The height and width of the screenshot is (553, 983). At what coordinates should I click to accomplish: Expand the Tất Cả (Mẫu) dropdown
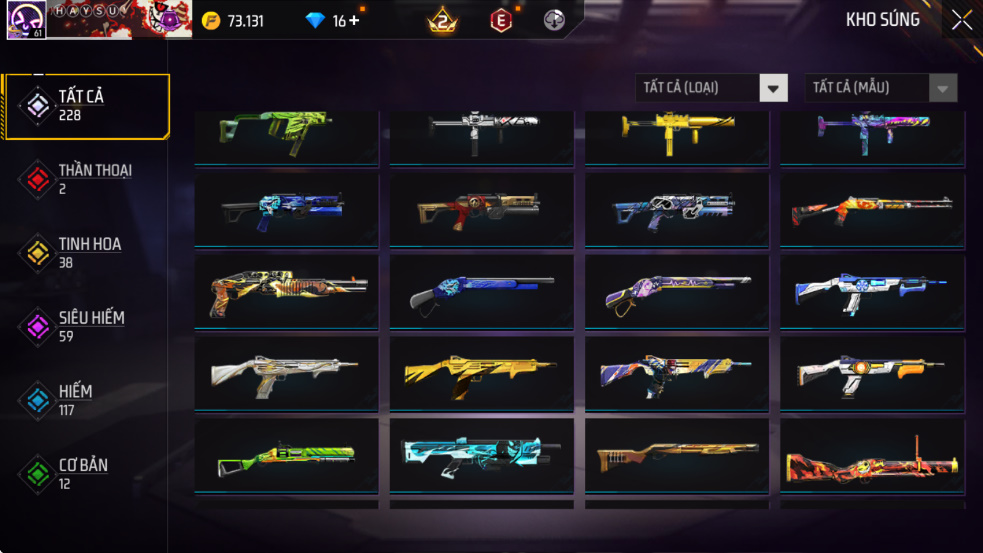[x=881, y=88]
